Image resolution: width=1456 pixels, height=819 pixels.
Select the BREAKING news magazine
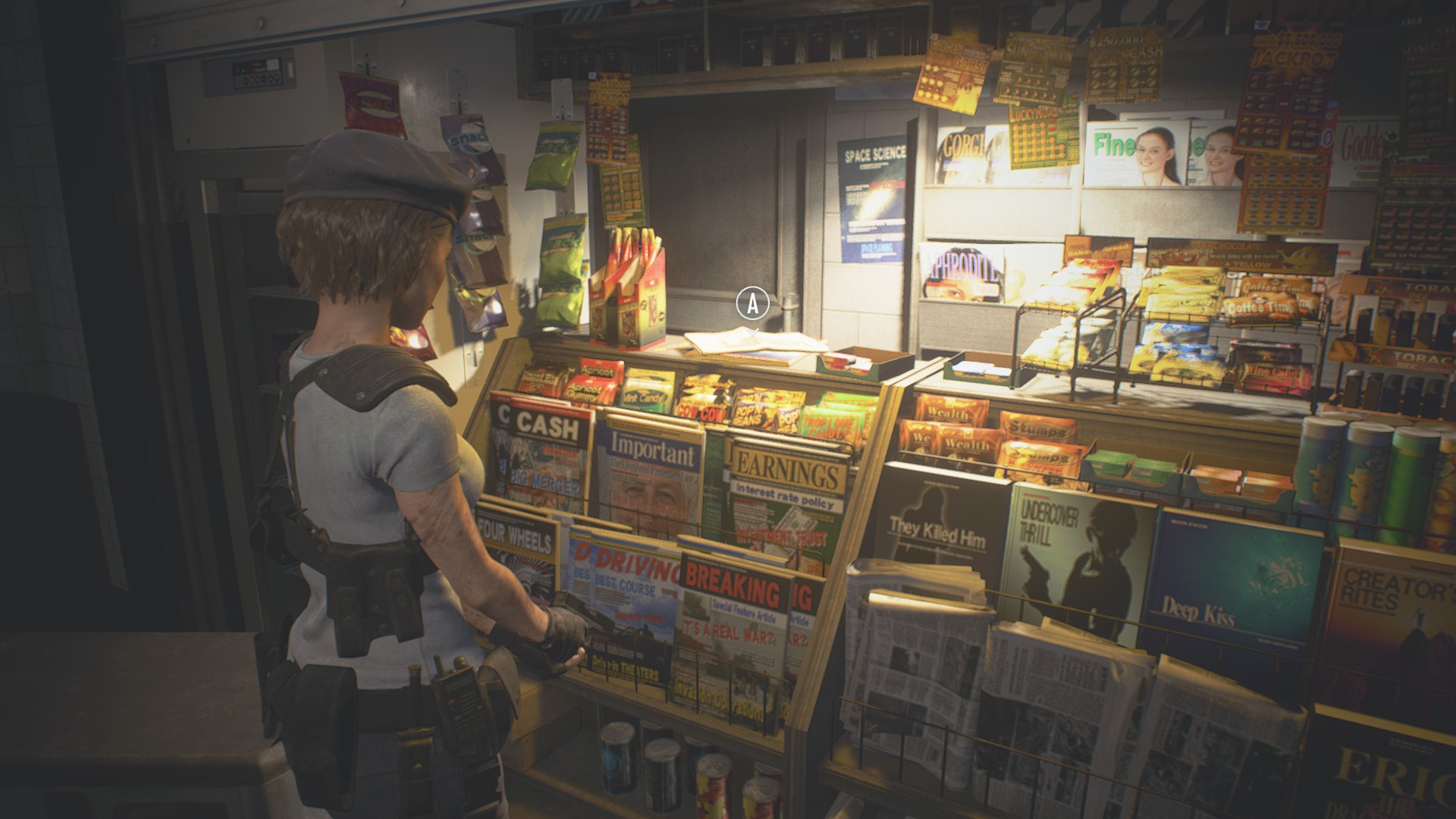point(732,607)
